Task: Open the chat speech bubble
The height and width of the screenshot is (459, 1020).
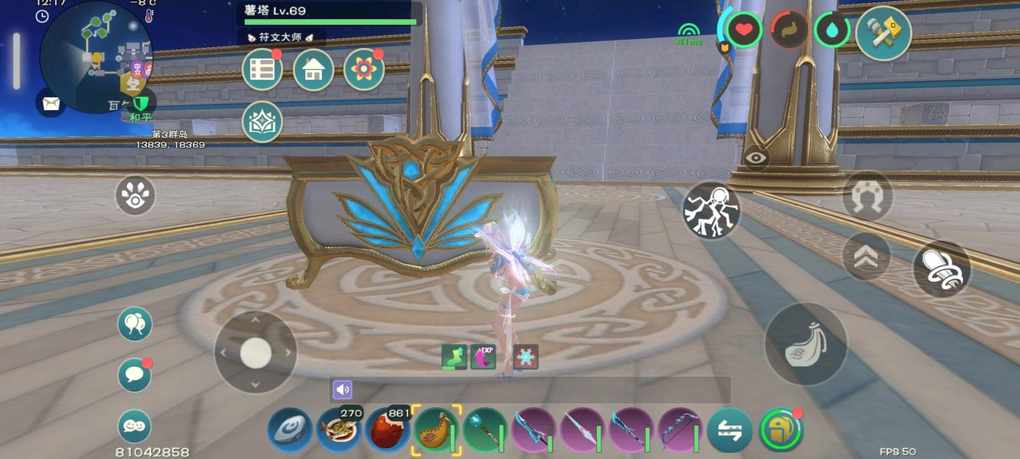Action: [x=135, y=375]
